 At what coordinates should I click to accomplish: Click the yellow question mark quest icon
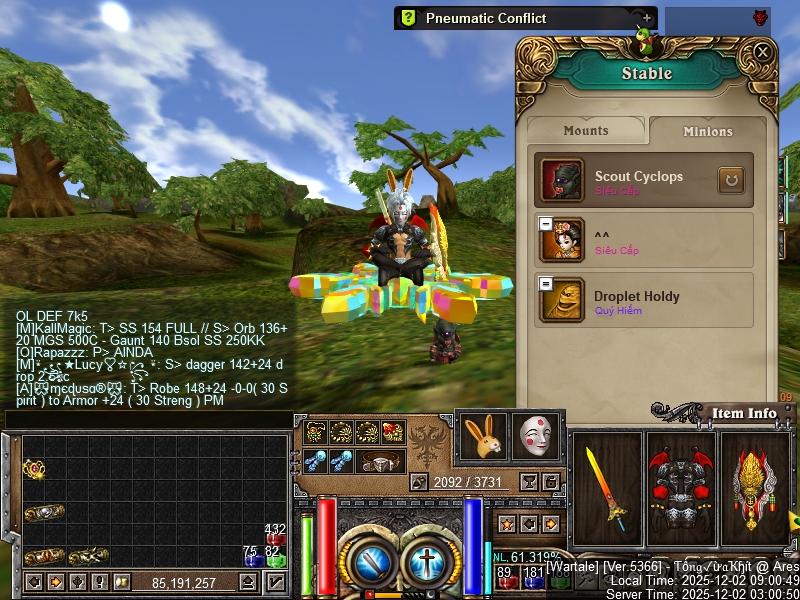point(407,18)
